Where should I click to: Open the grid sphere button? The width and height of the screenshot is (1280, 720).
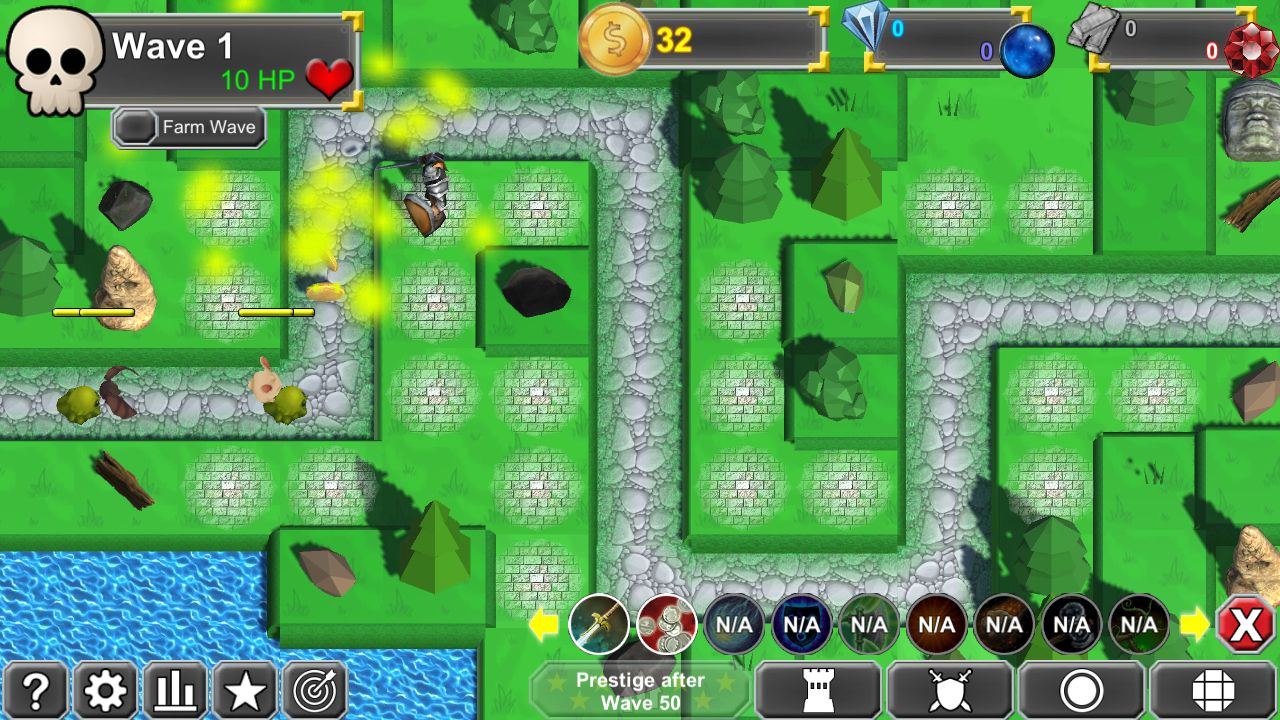pyautogui.click(x=1213, y=691)
